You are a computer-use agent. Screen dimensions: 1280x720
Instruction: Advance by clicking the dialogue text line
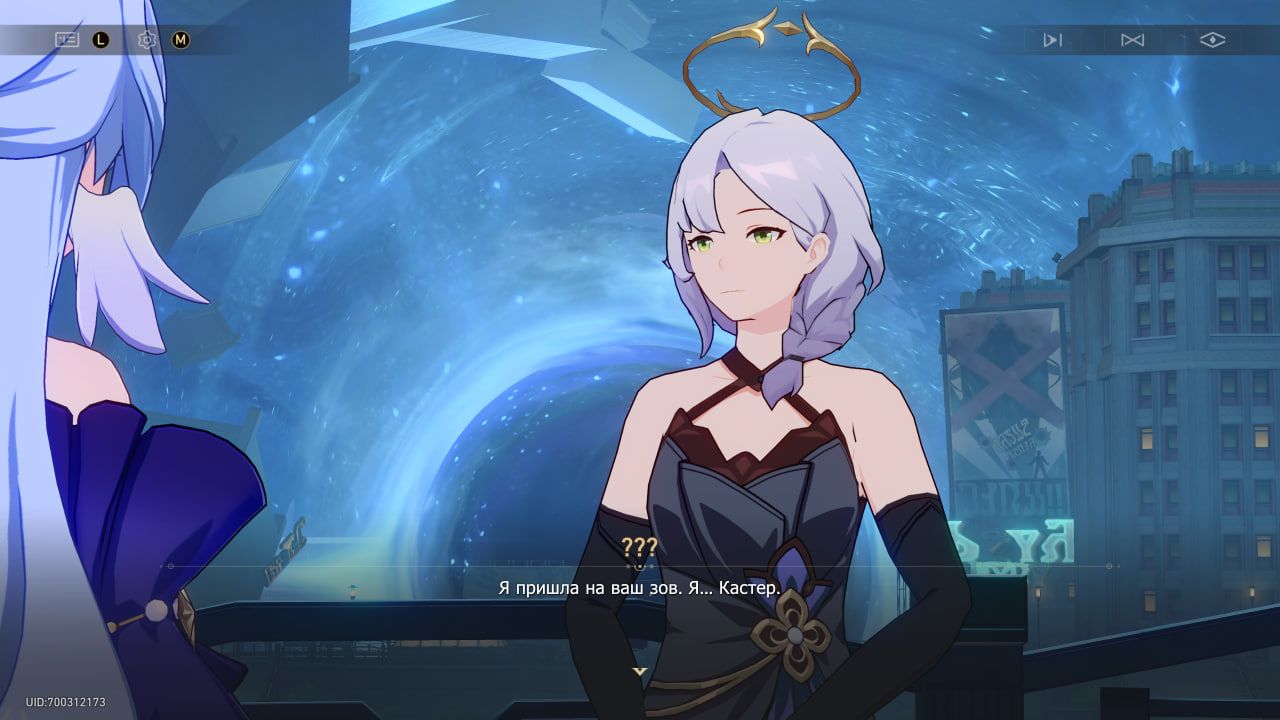(x=640, y=590)
